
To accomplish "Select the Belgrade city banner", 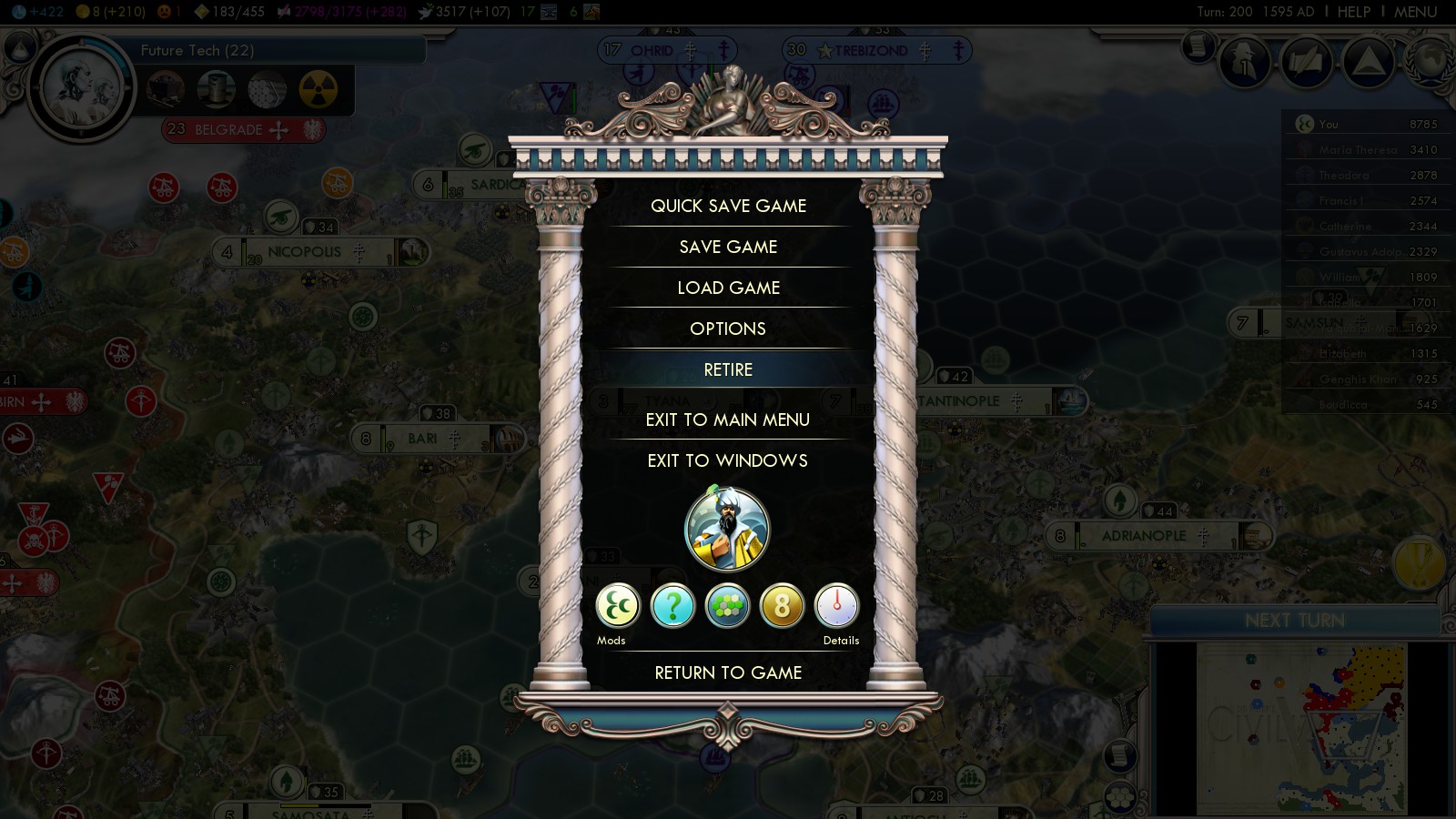I will (x=228, y=129).
